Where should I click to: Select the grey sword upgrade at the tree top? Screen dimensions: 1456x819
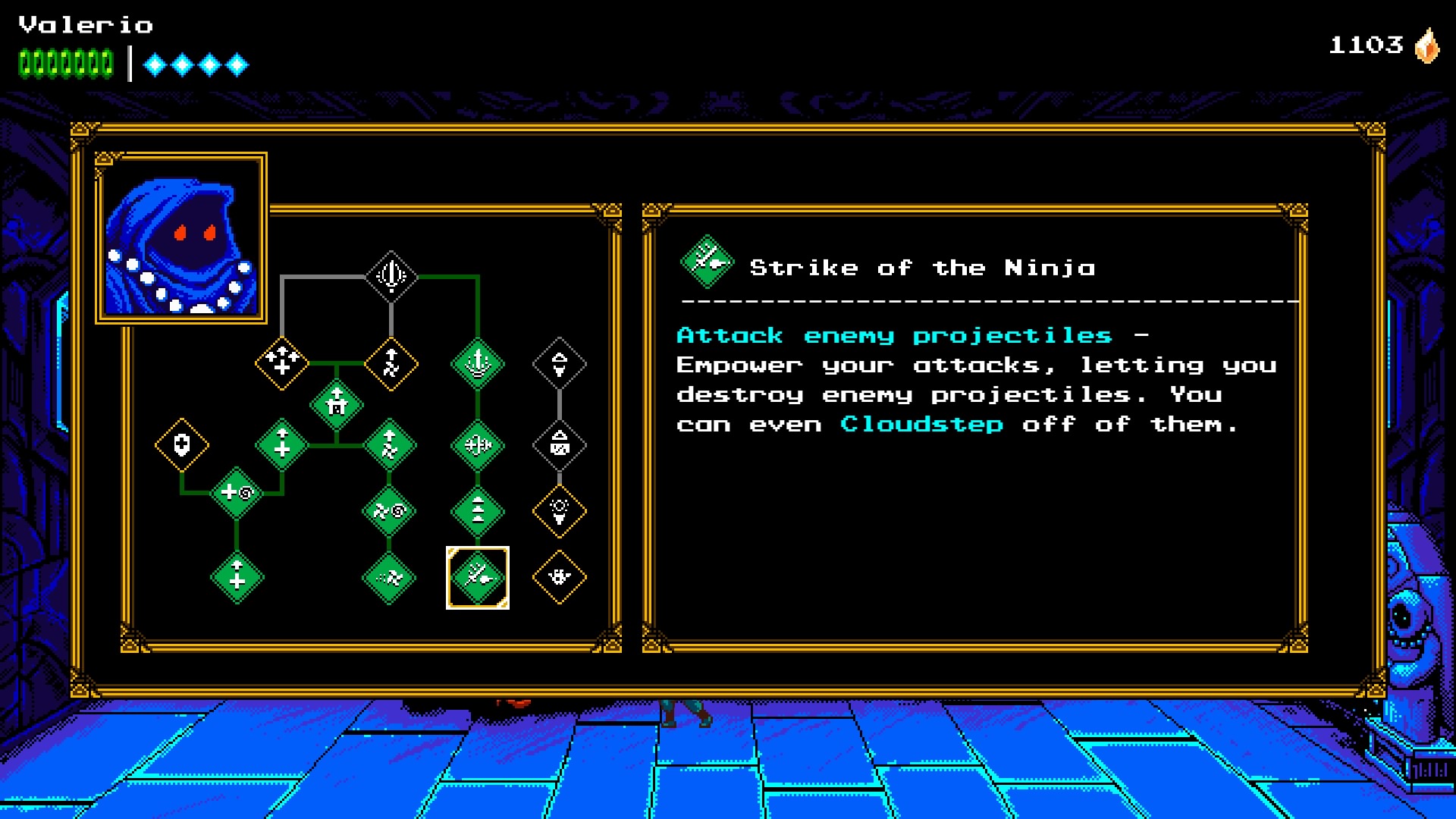coord(391,276)
